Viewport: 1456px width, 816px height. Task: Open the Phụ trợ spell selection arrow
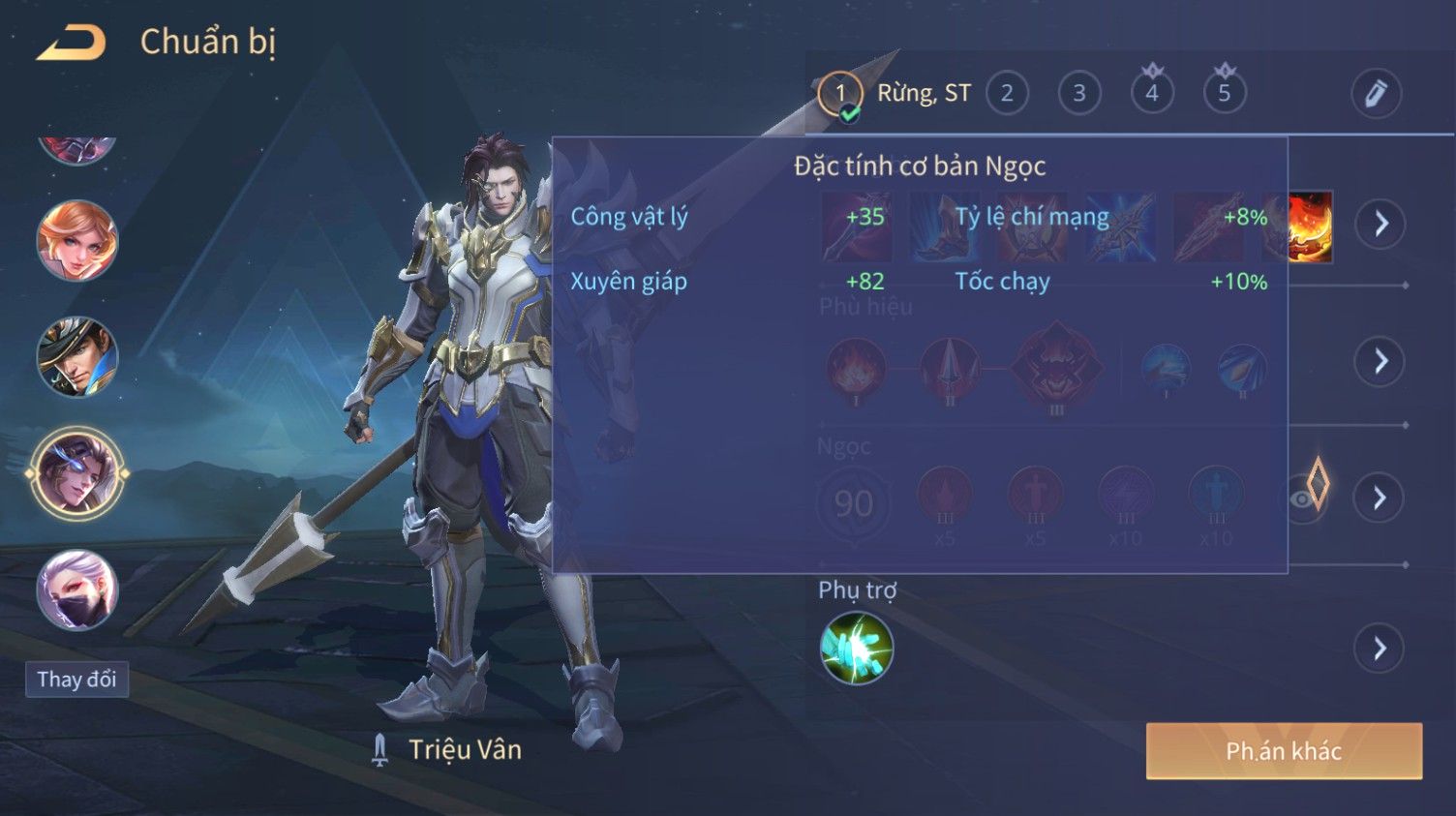(x=1380, y=648)
